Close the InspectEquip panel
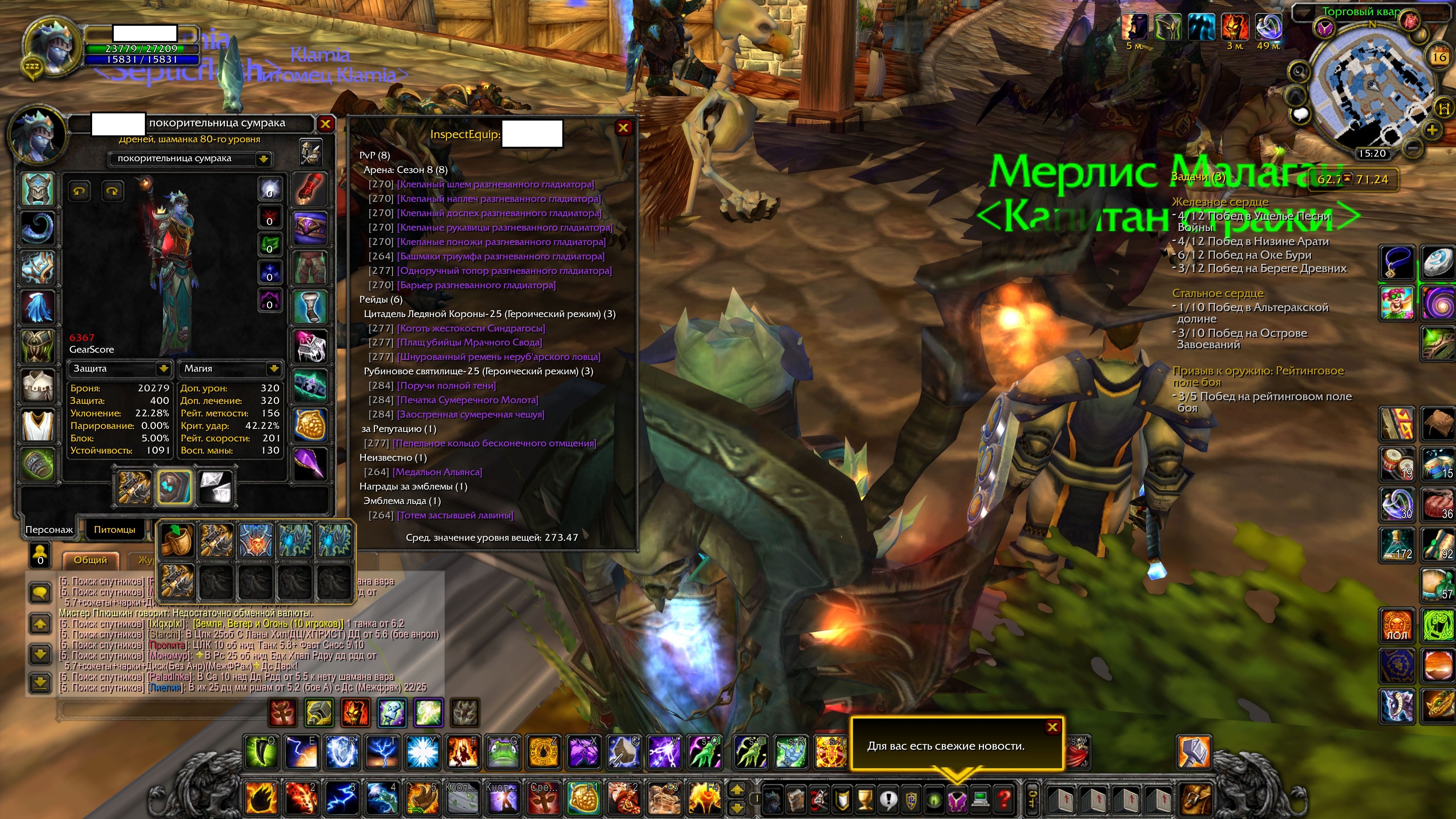This screenshot has height=819, width=1456. (x=623, y=128)
